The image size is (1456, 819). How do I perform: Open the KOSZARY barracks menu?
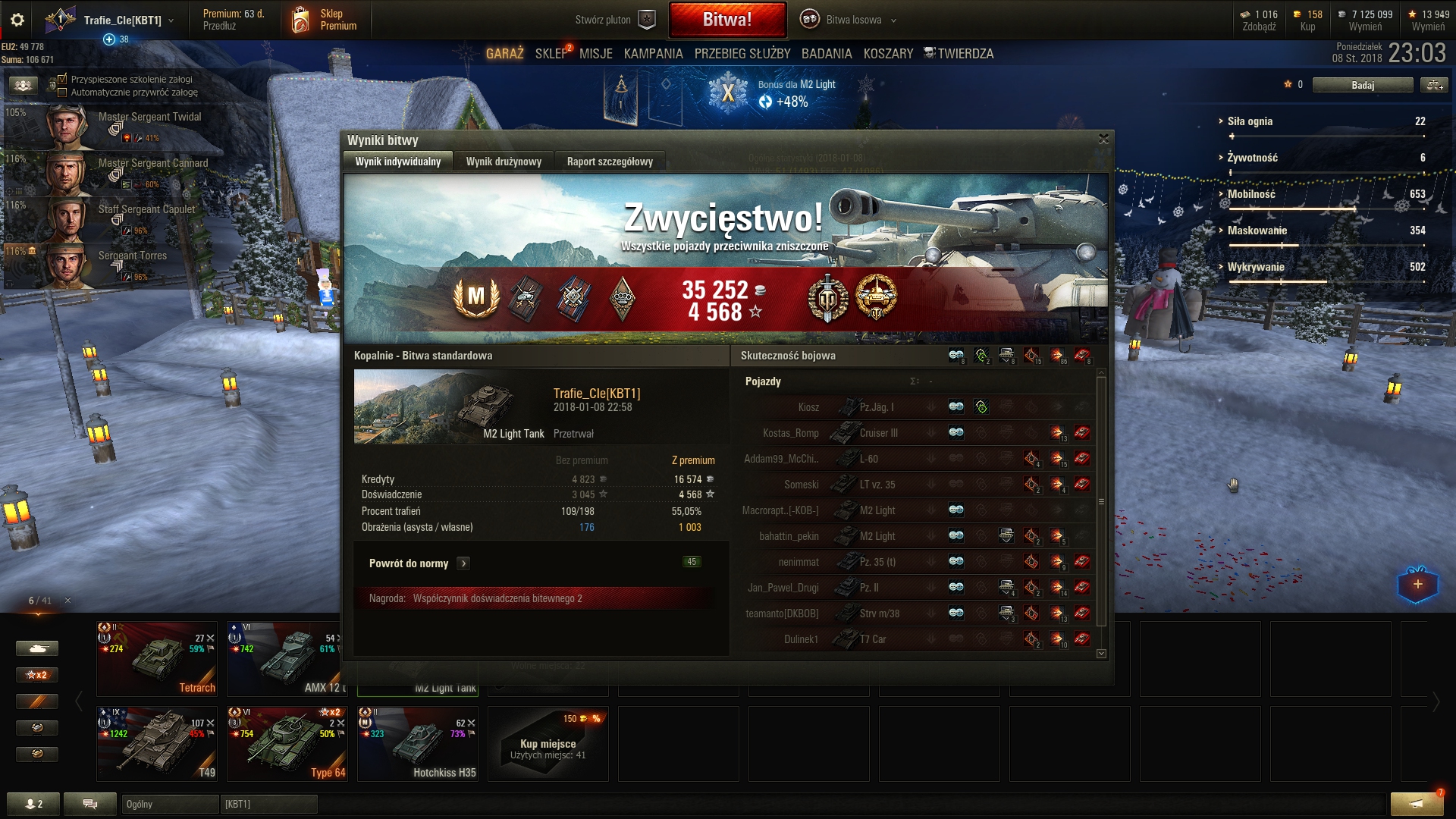pyautogui.click(x=888, y=54)
